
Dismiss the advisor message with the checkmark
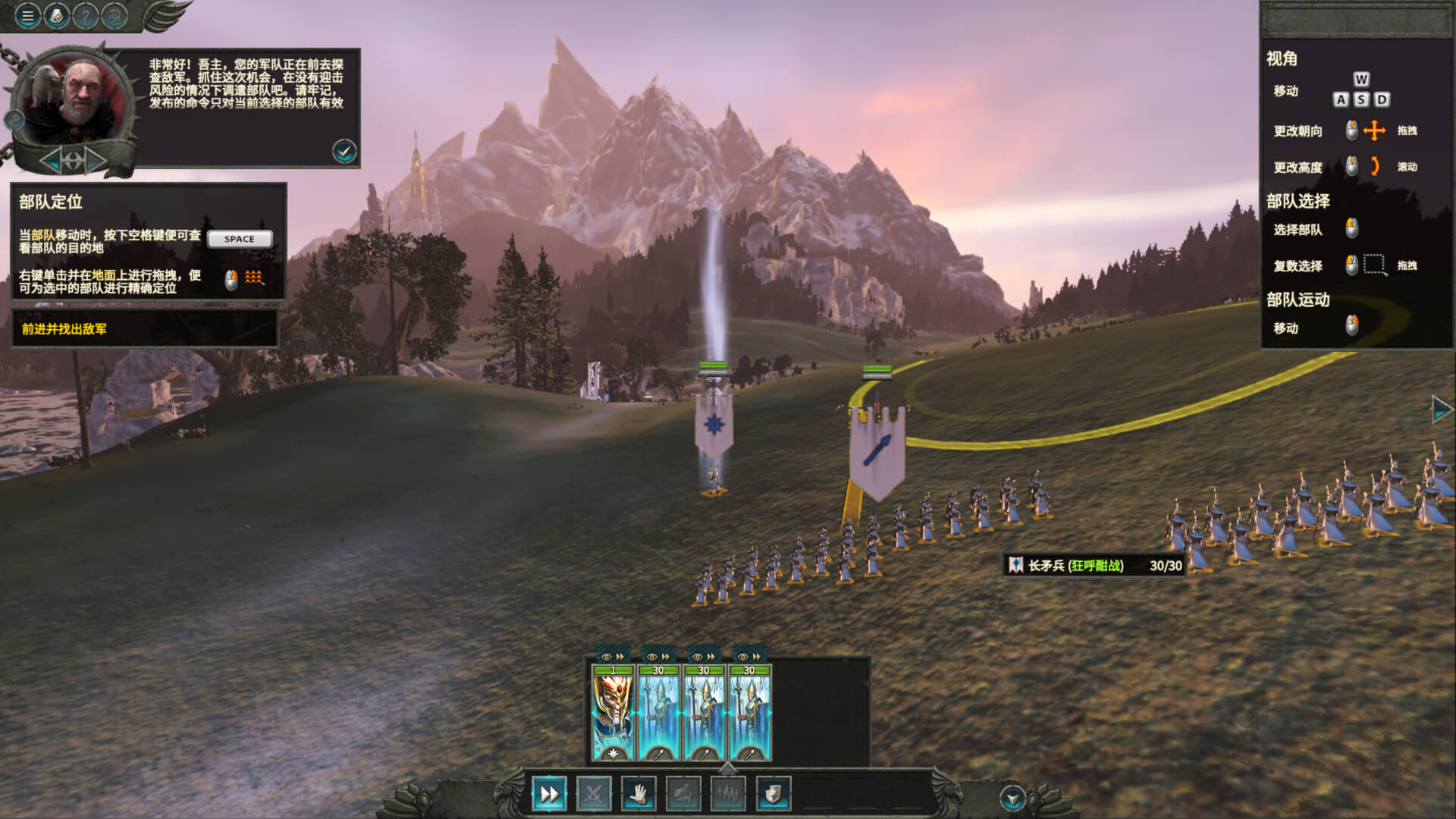[x=344, y=151]
